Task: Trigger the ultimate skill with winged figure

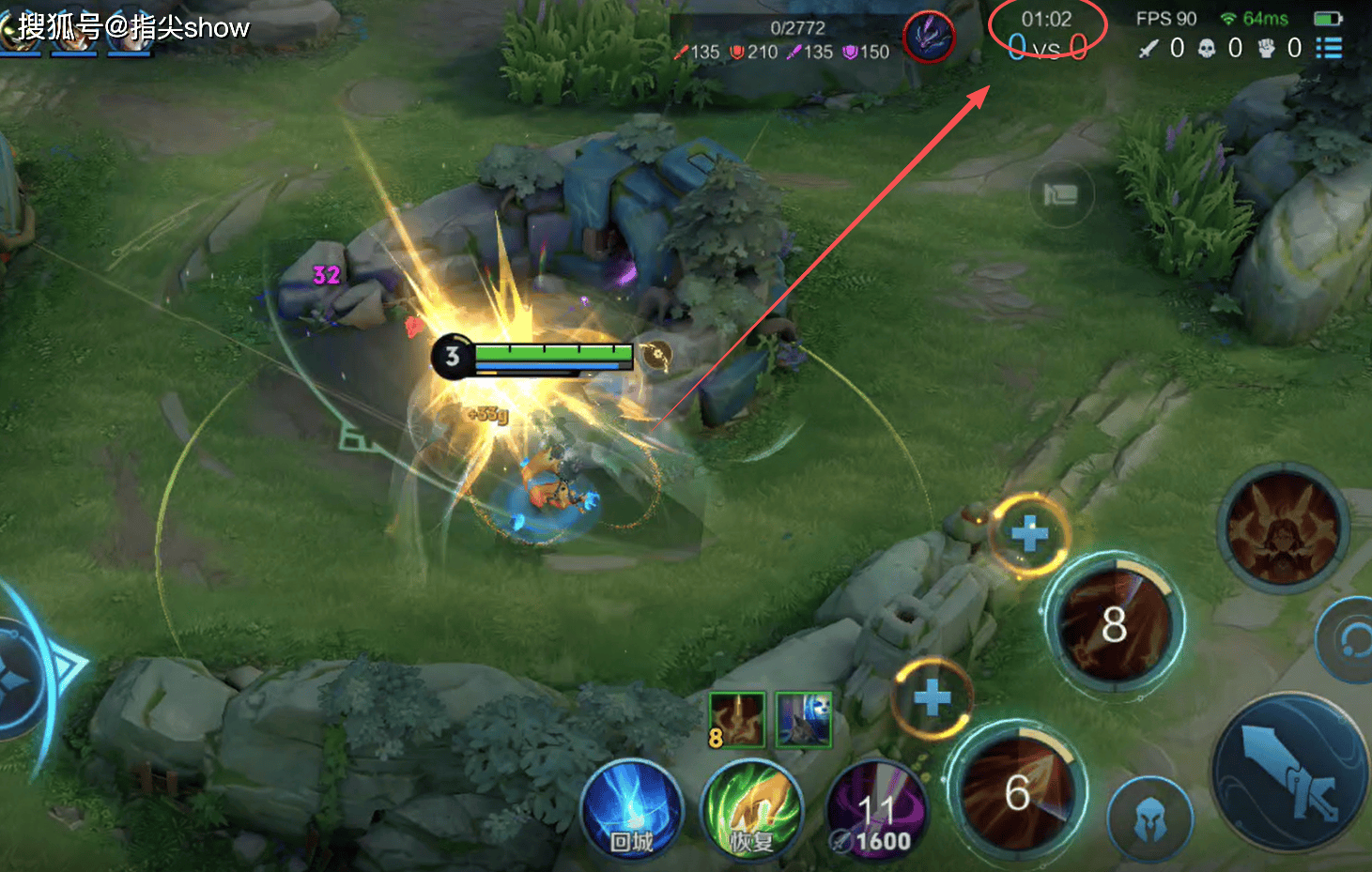Action: tap(1283, 527)
